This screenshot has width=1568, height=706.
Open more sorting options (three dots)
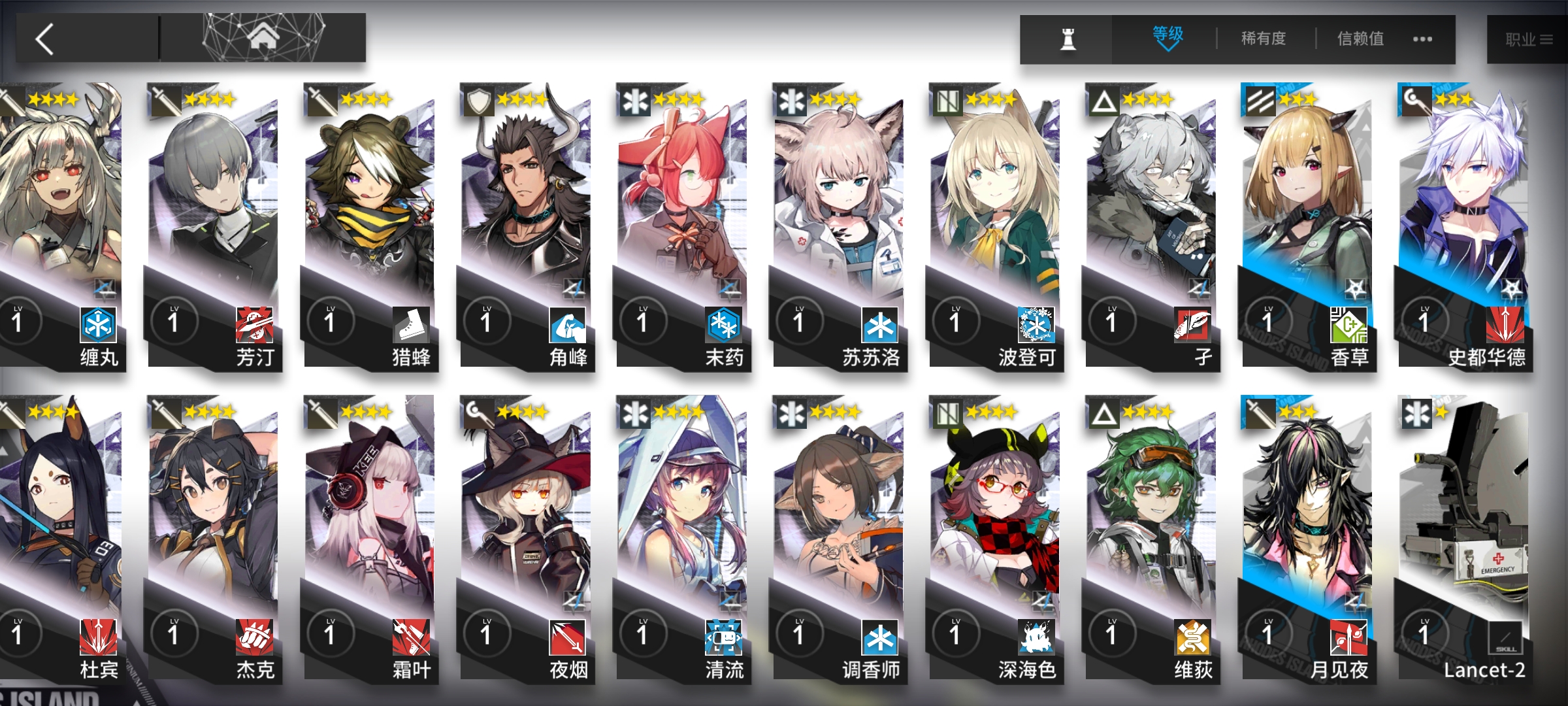click(1422, 39)
